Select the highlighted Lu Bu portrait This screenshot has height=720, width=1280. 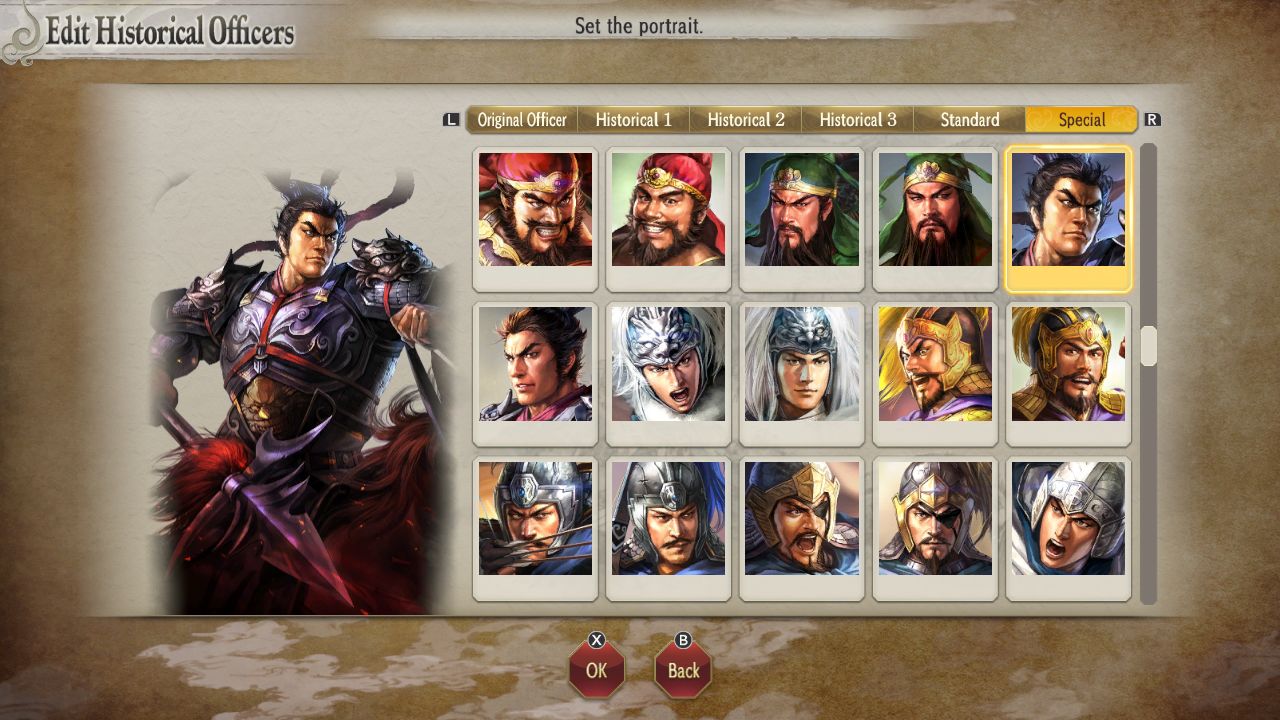(x=1068, y=212)
